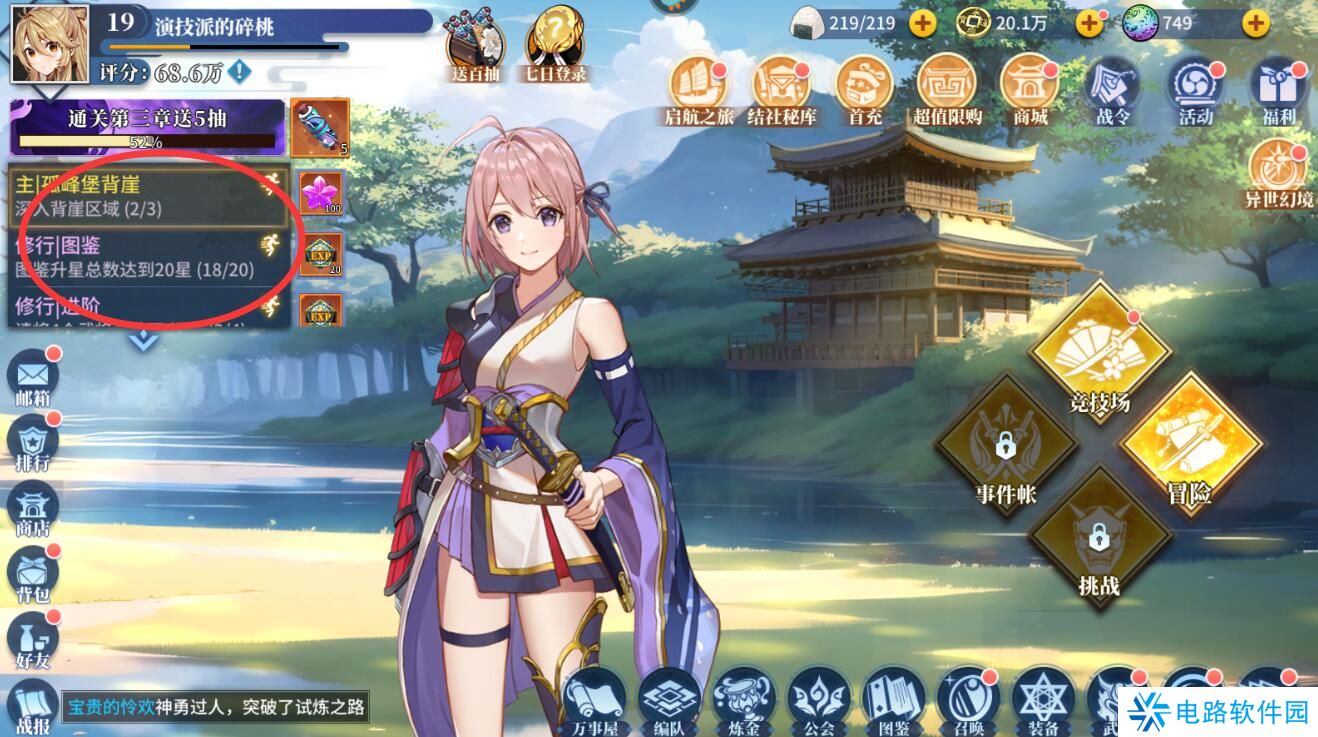Open the 邮箱 mailbox icon
The height and width of the screenshot is (737, 1318).
pos(33,377)
